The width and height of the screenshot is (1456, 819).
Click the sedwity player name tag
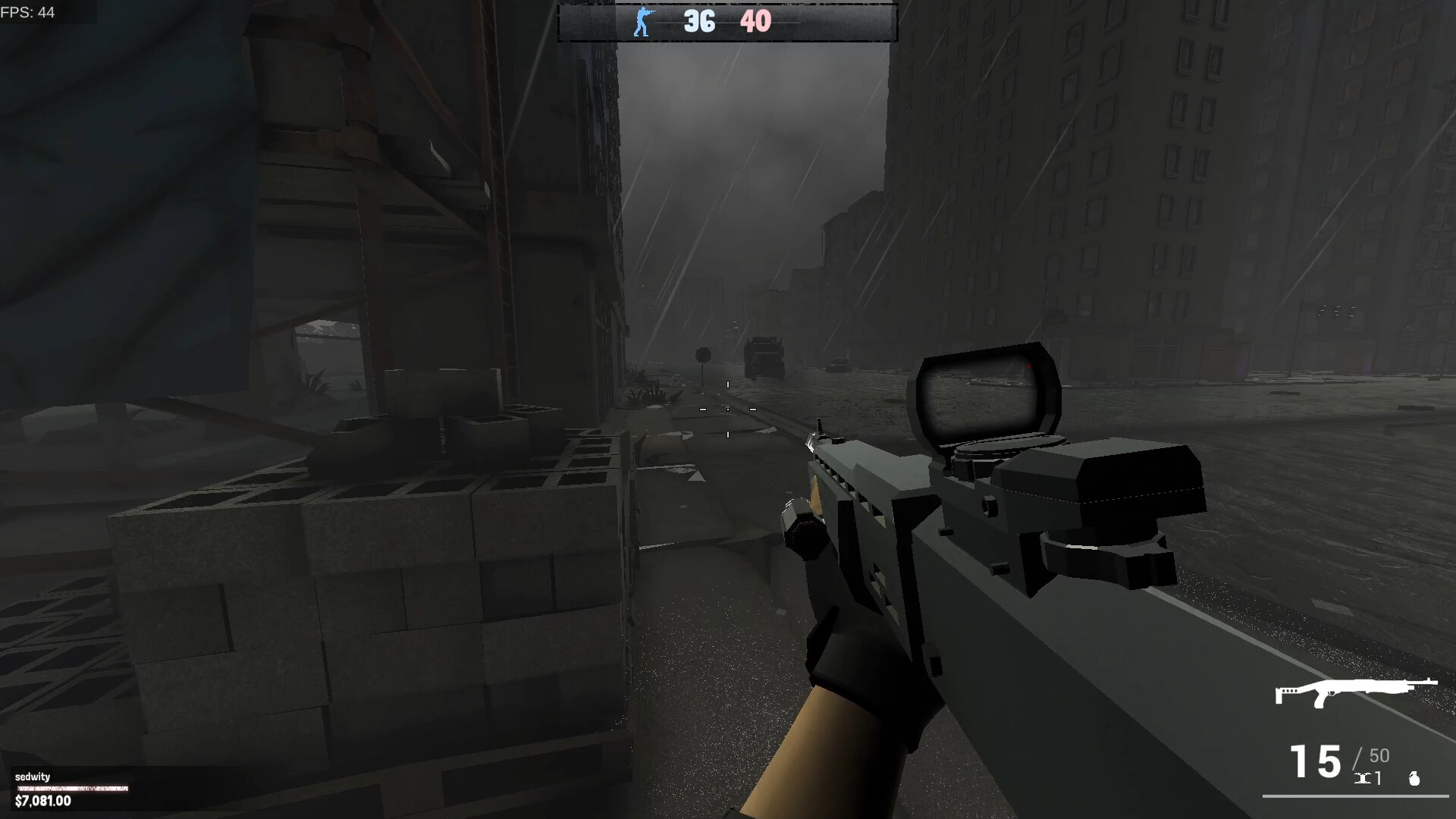tap(33, 777)
